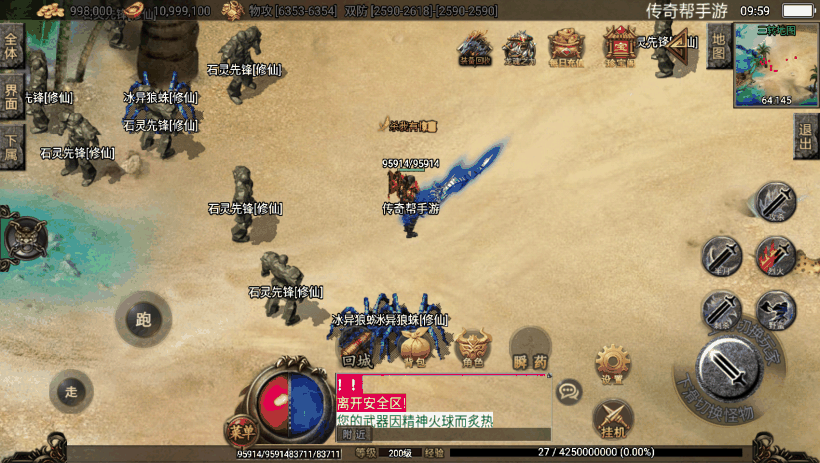Image resolution: width=820 pixels, height=463 pixels.
Task: Switch to the 界面 tab
Action: 12,96
